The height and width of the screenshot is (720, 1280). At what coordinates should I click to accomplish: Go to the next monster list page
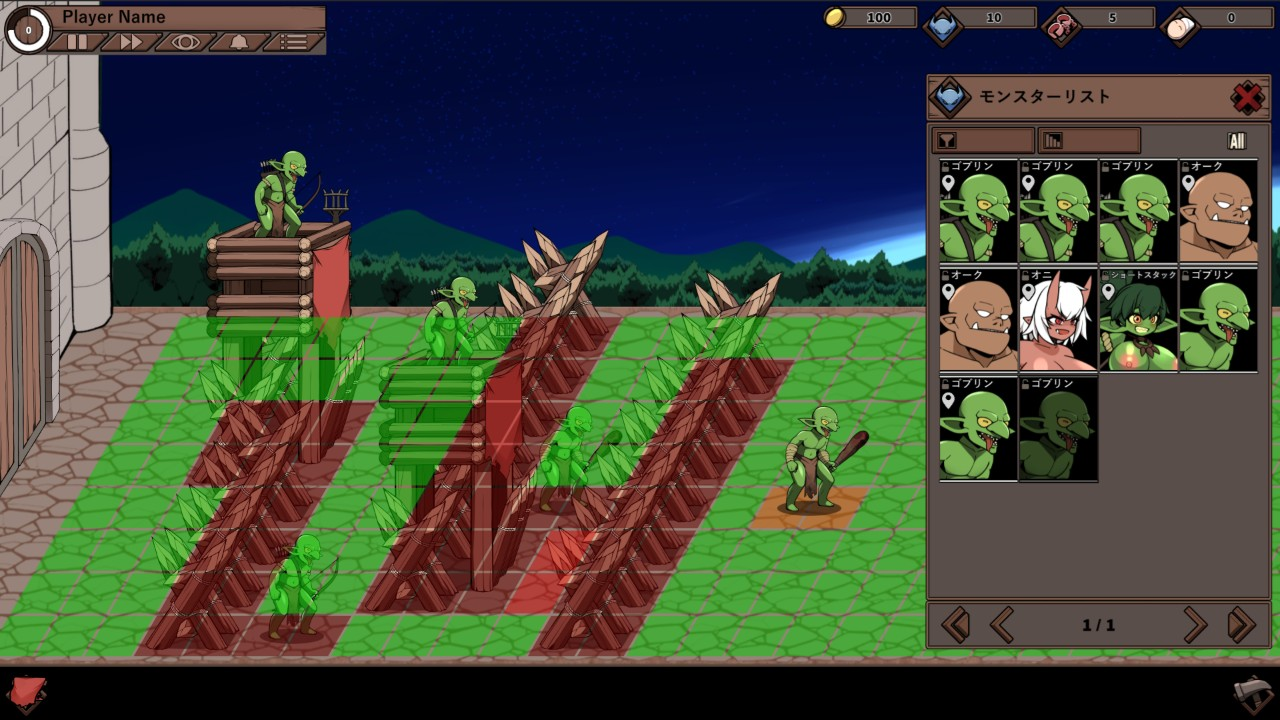click(1195, 625)
